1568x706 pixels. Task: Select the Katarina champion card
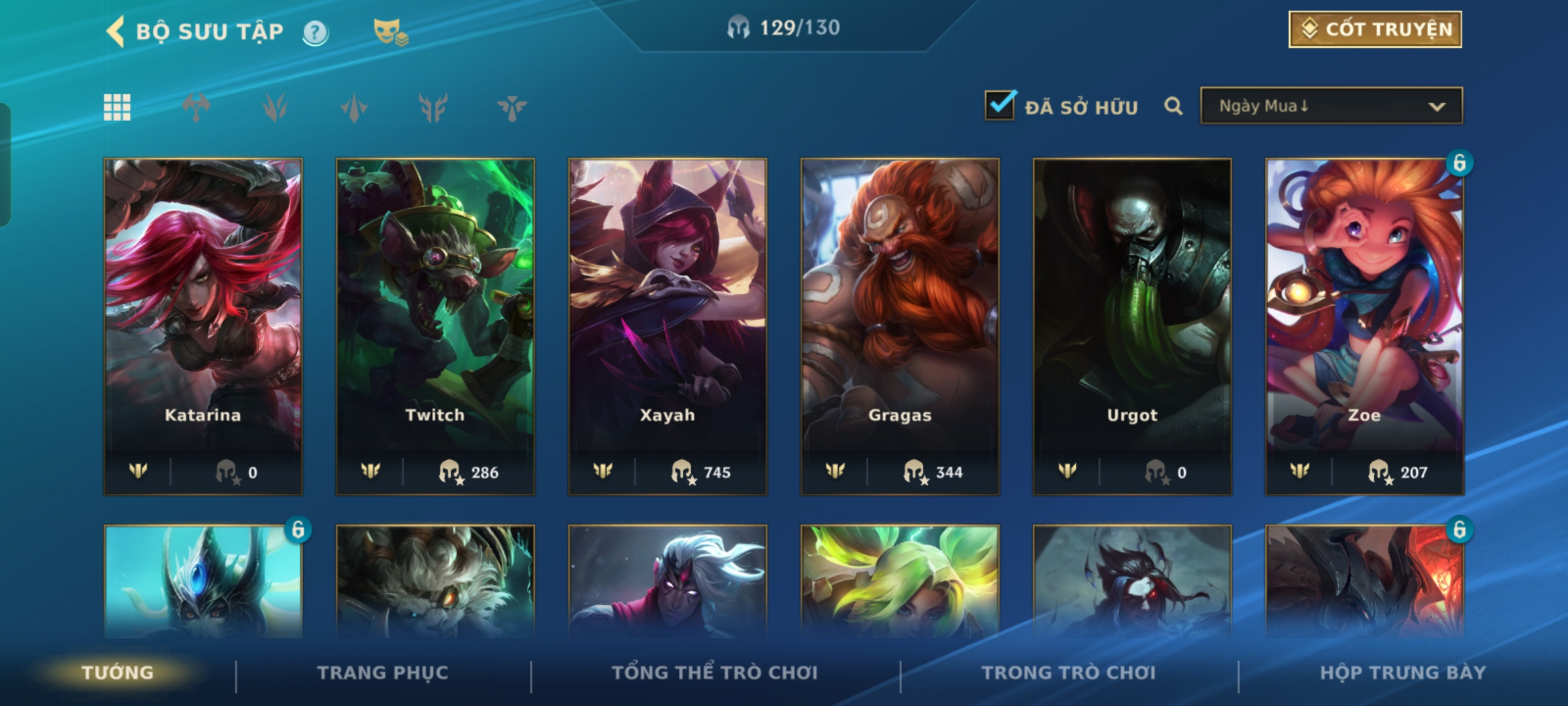click(203, 326)
